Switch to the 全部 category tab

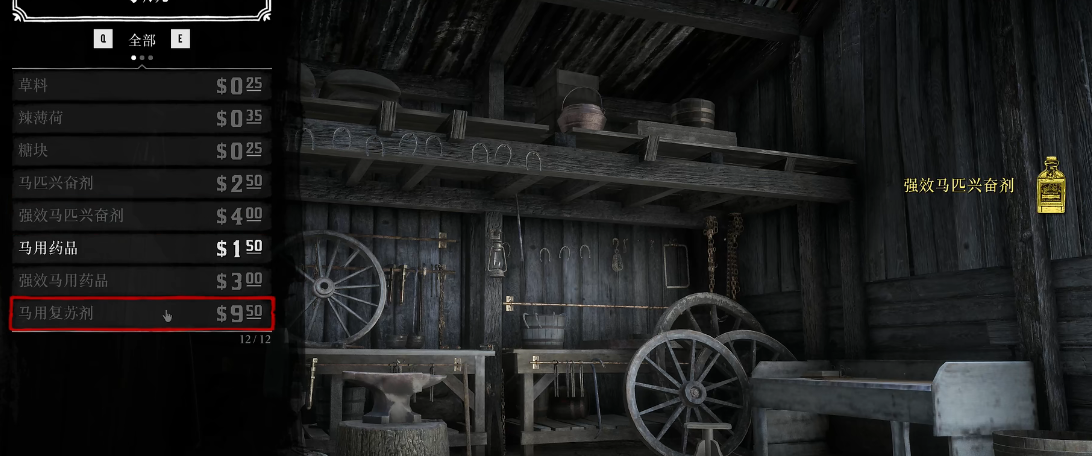[x=142, y=40]
